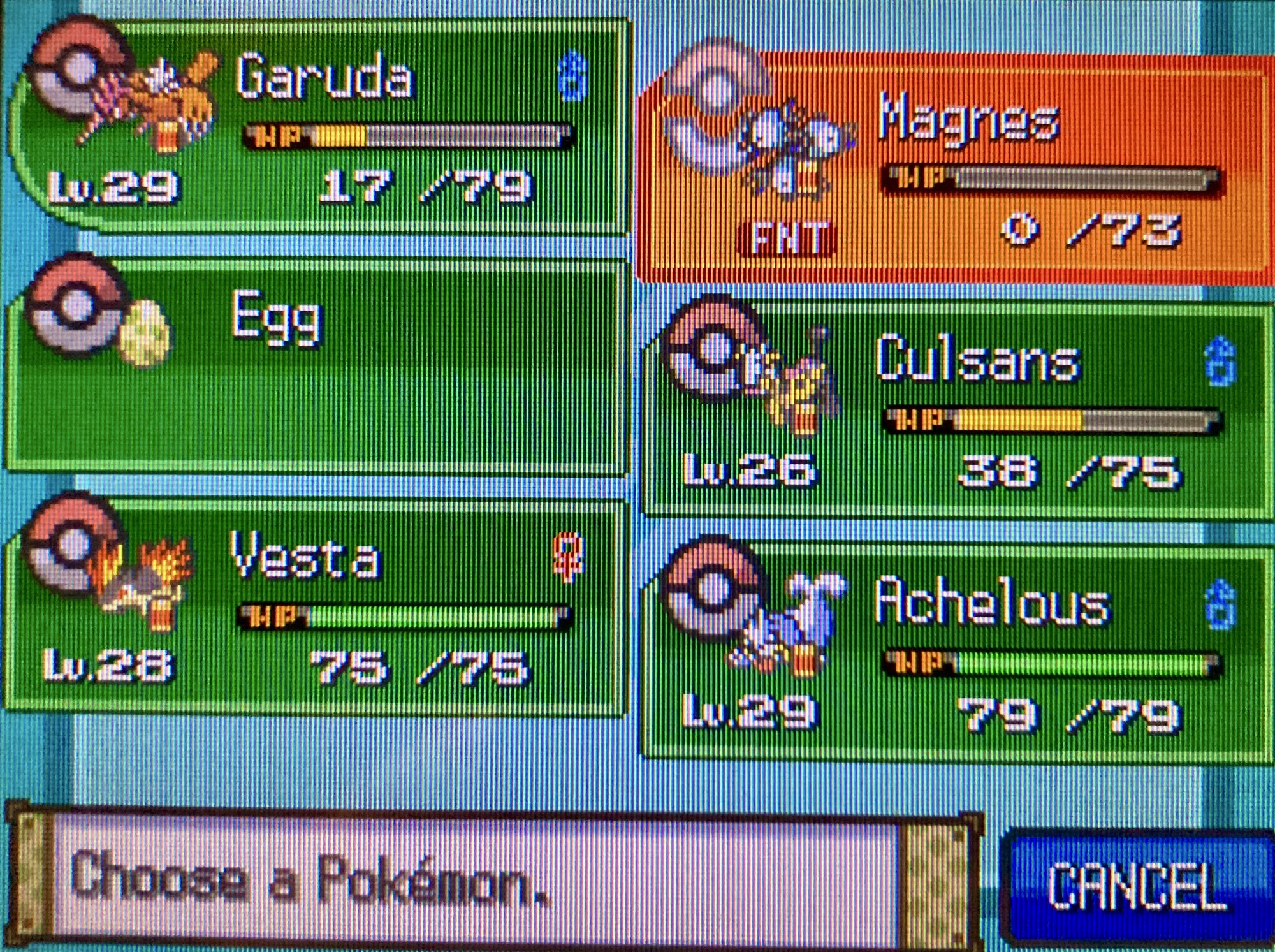Select Achelous from the party

click(956, 654)
